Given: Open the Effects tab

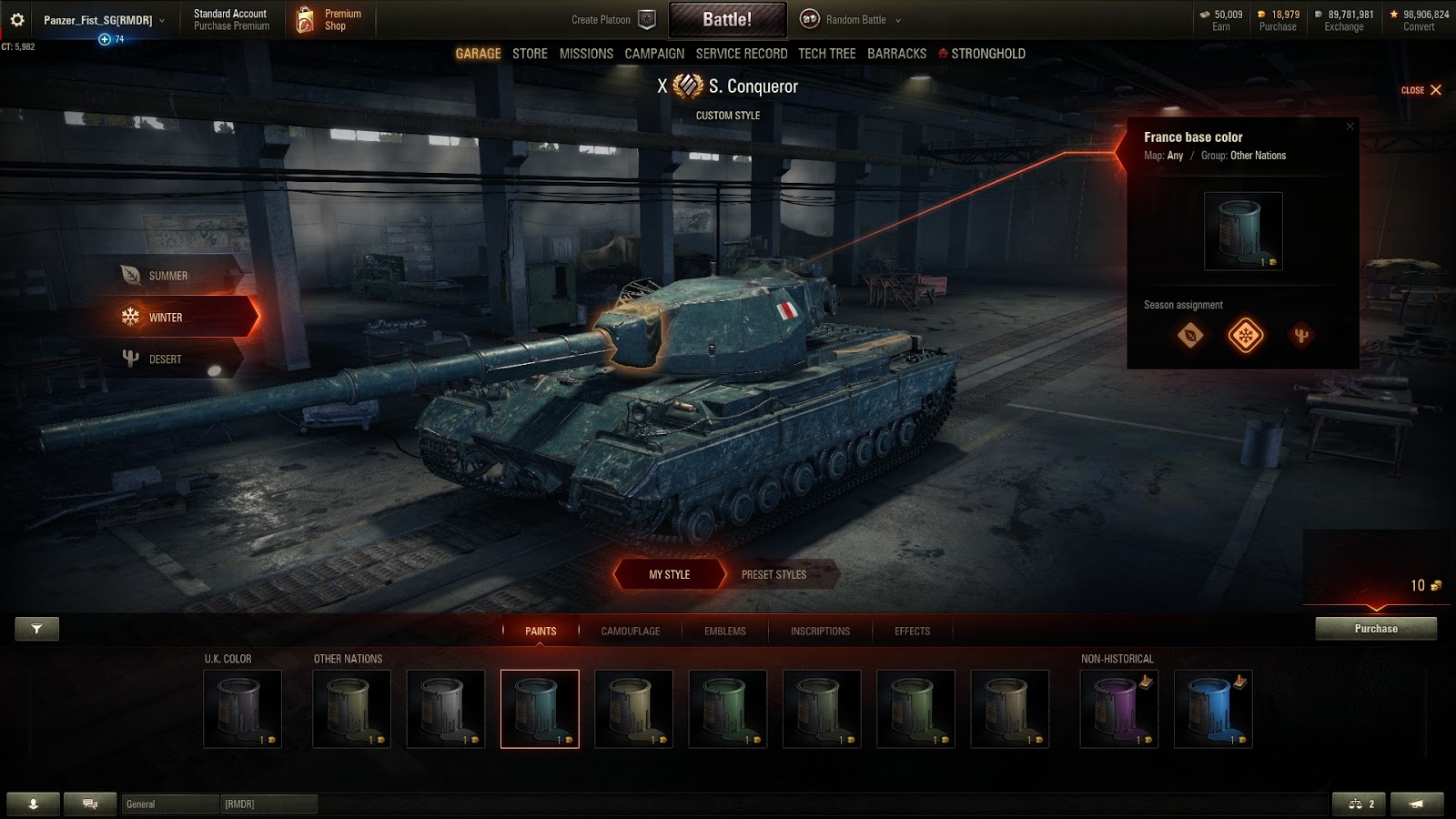Looking at the screenshot, I should click(x=912, y=631).
